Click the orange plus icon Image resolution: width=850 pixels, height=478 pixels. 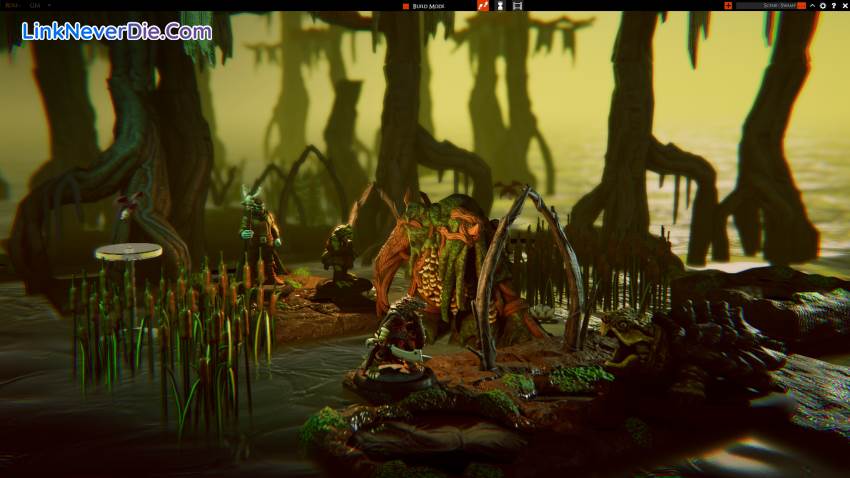(x=728, y=6)
